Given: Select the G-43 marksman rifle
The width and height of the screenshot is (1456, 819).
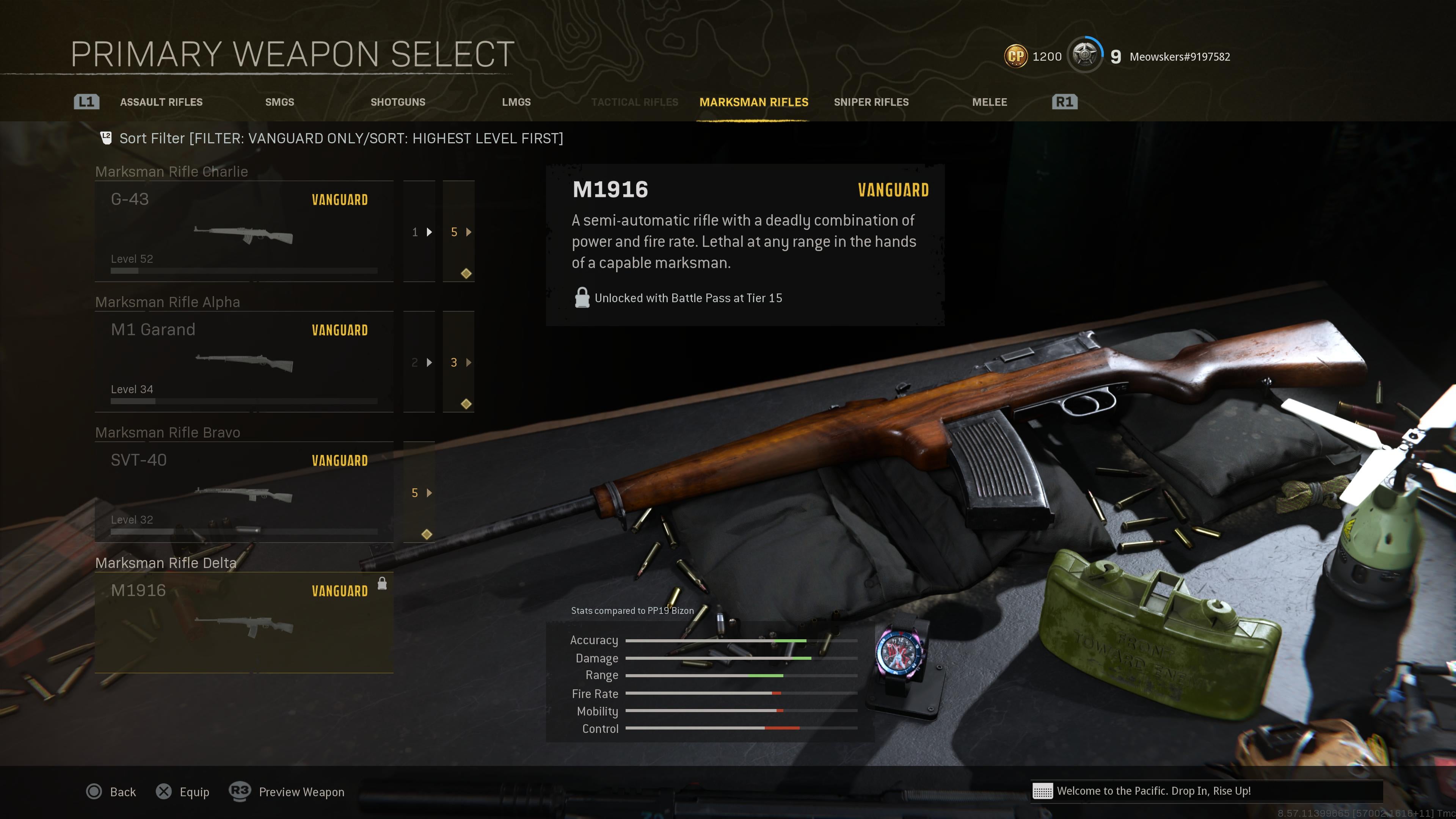Looking at the screenshot, I should [x=243, y=231].
